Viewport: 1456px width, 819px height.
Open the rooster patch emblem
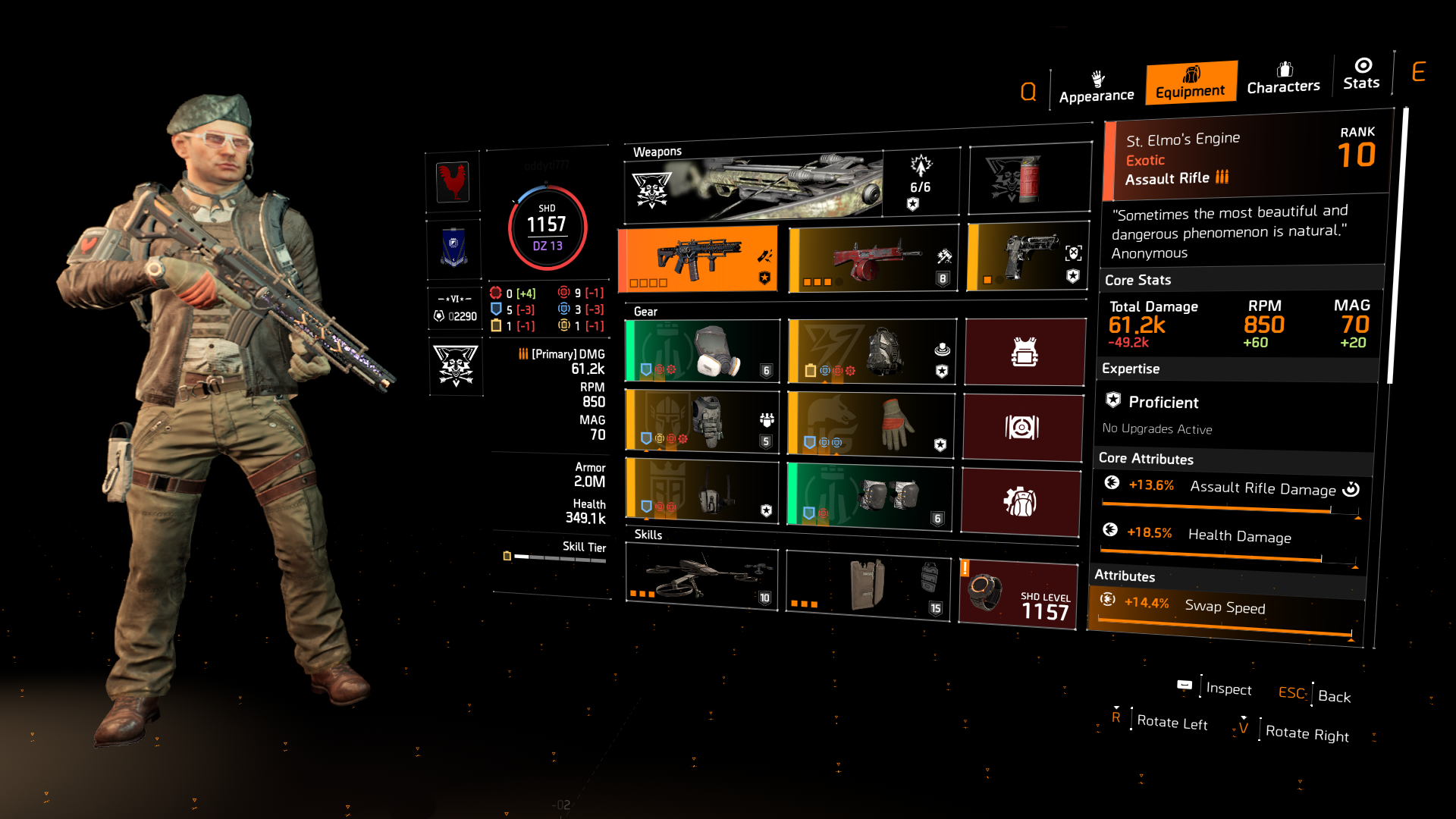tap(454, 182)
